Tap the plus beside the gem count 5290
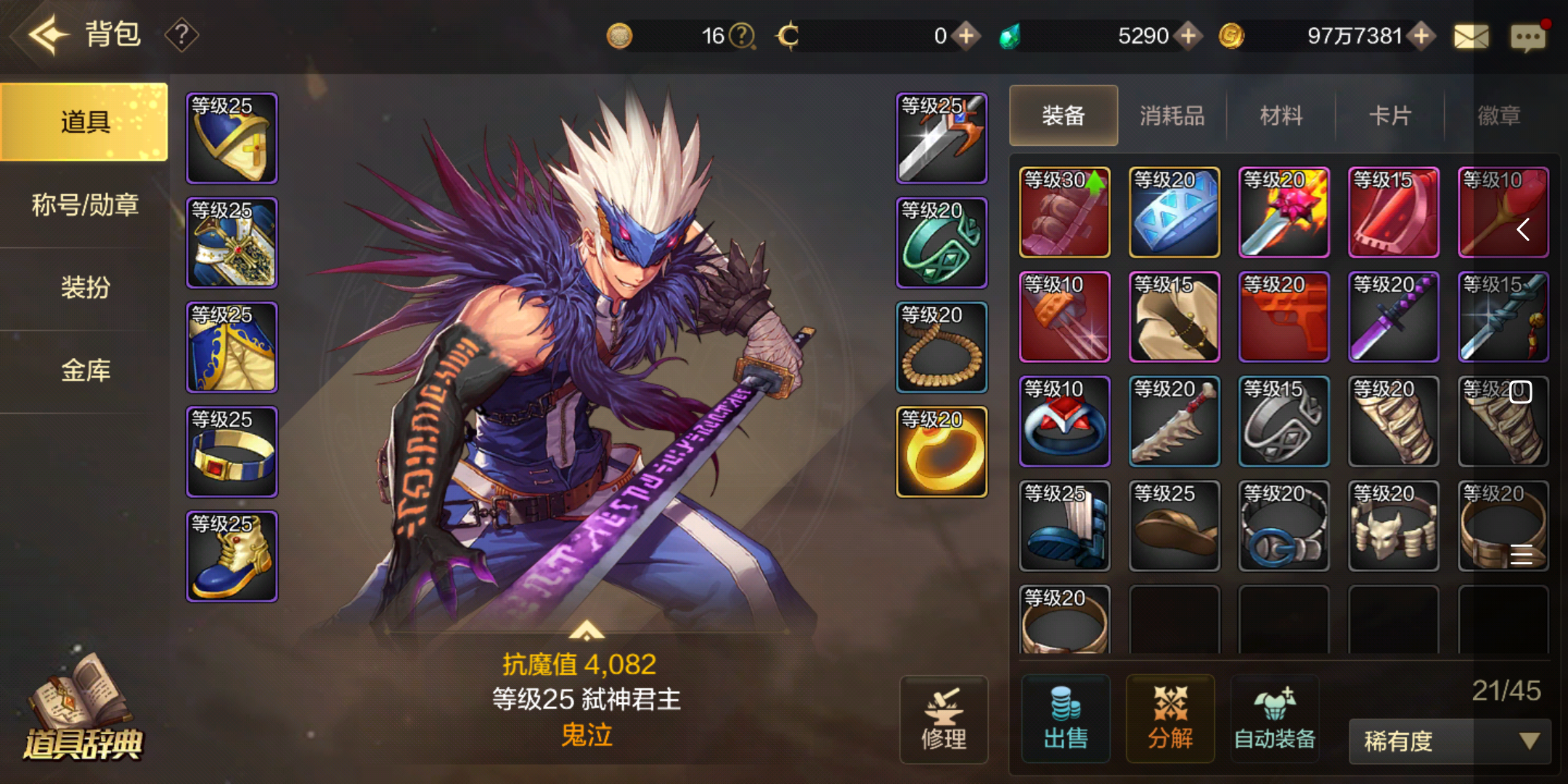 coord(1189,35)
